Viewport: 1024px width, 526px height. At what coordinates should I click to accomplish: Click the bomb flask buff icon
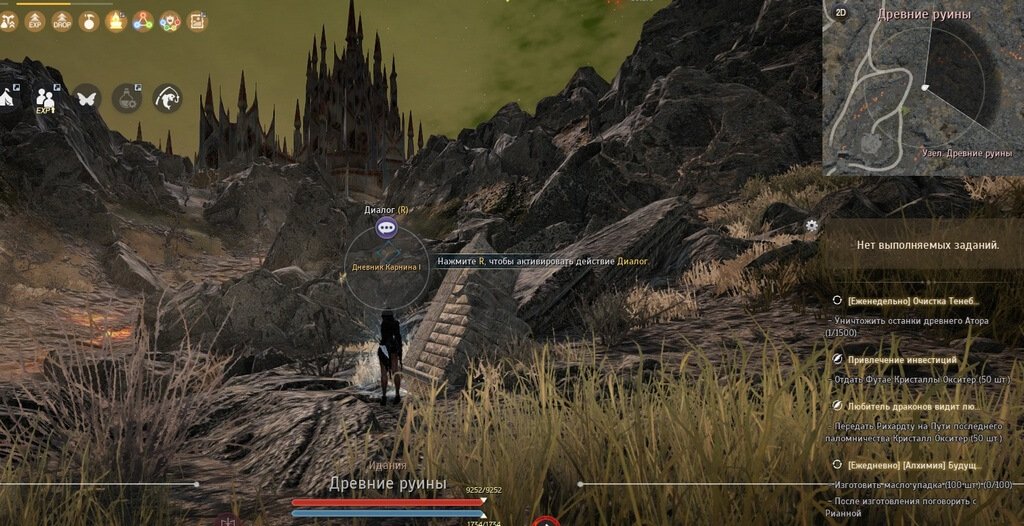click(89, 20)
